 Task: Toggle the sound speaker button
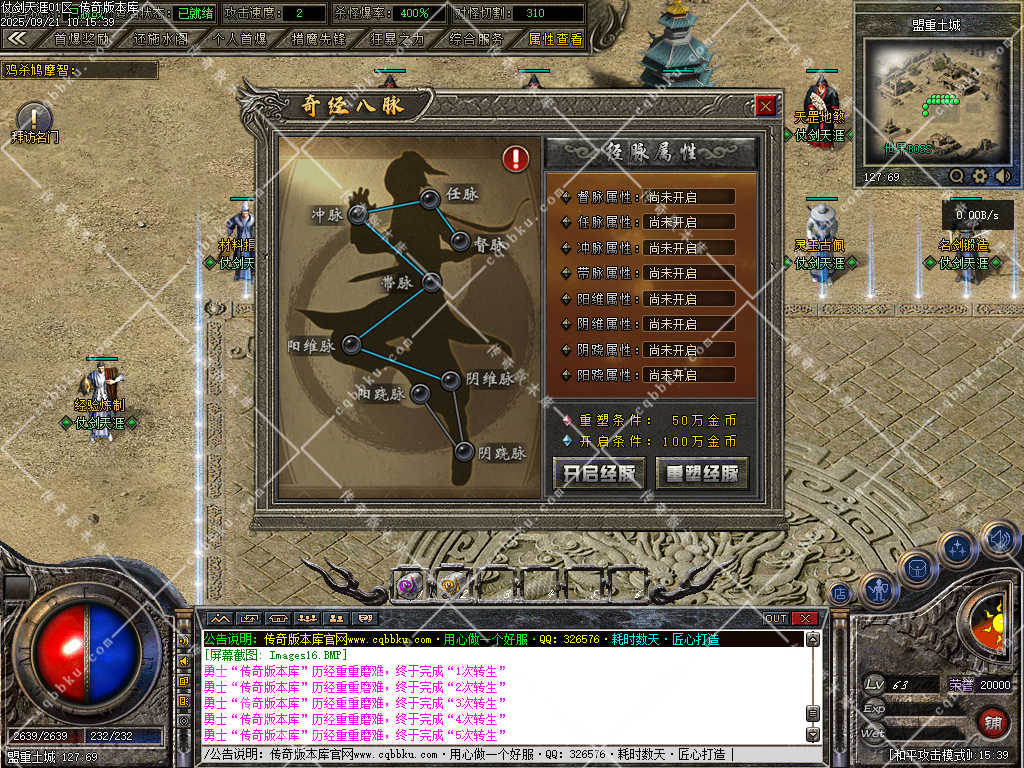997,540
